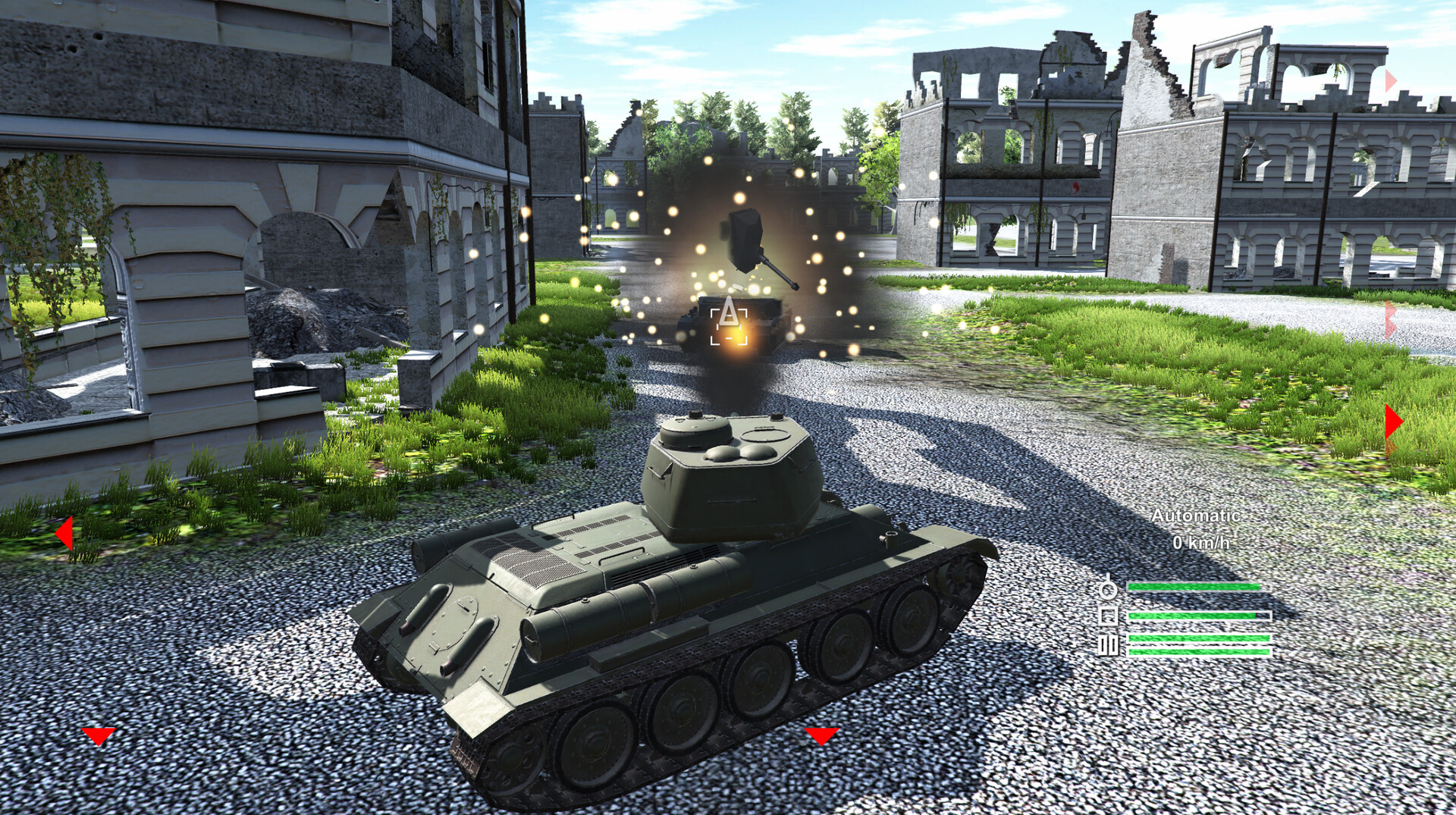Click the engine and track status icon
The image size is (1456, 815).
coord(1108,644)
